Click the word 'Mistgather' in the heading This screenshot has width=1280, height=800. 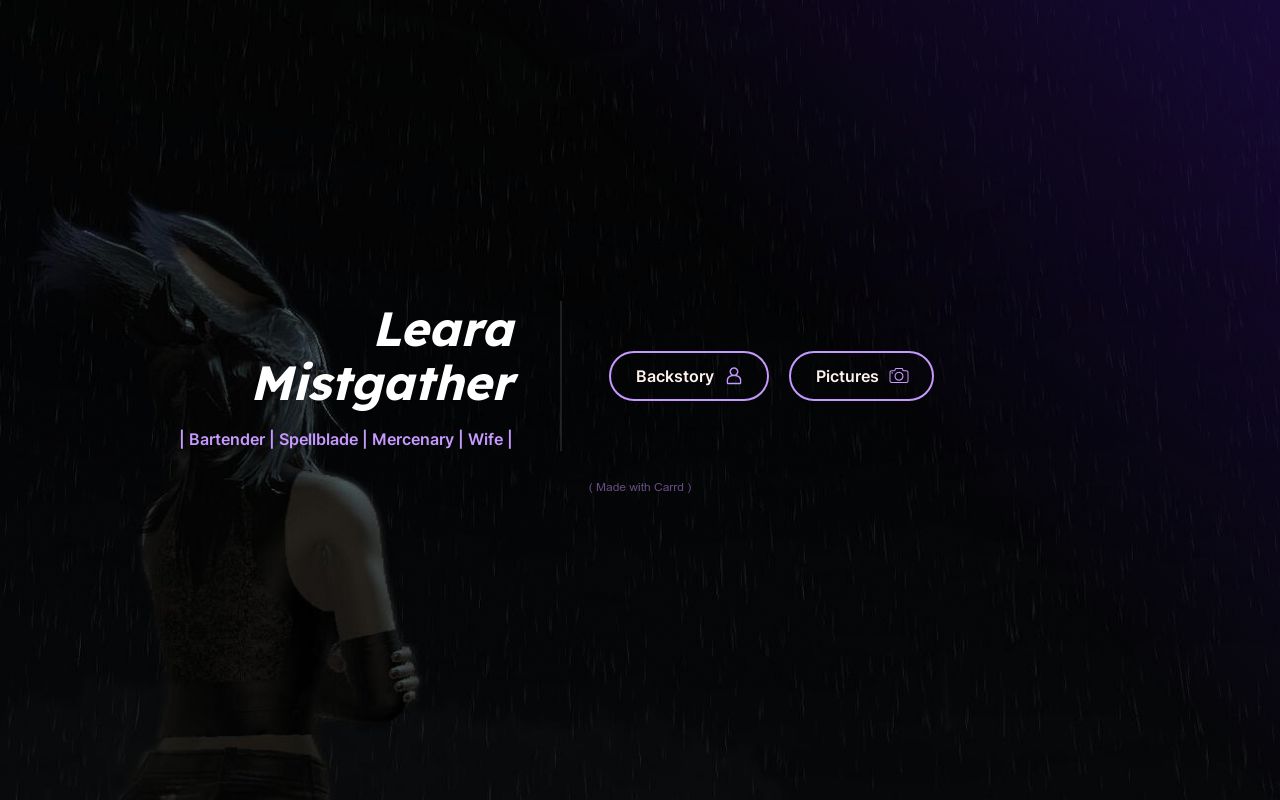385,383
